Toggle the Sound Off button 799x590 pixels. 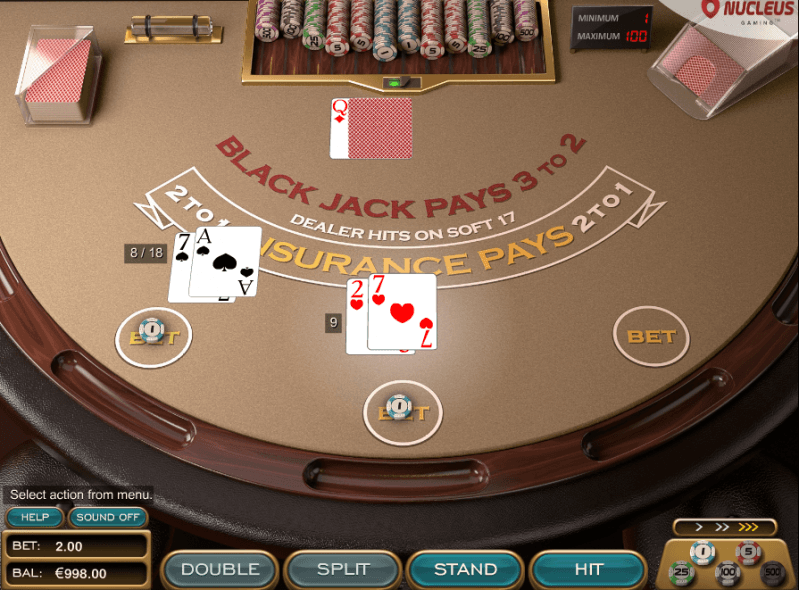click(108, 517)
